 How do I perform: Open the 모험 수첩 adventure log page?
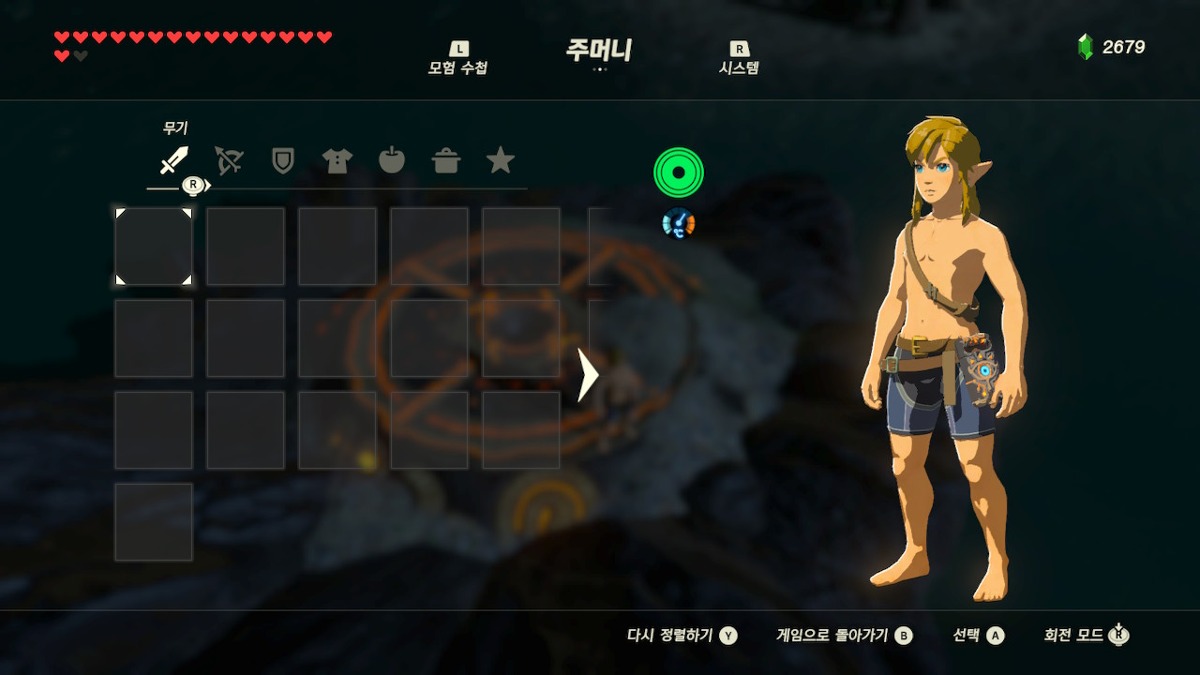458,60
